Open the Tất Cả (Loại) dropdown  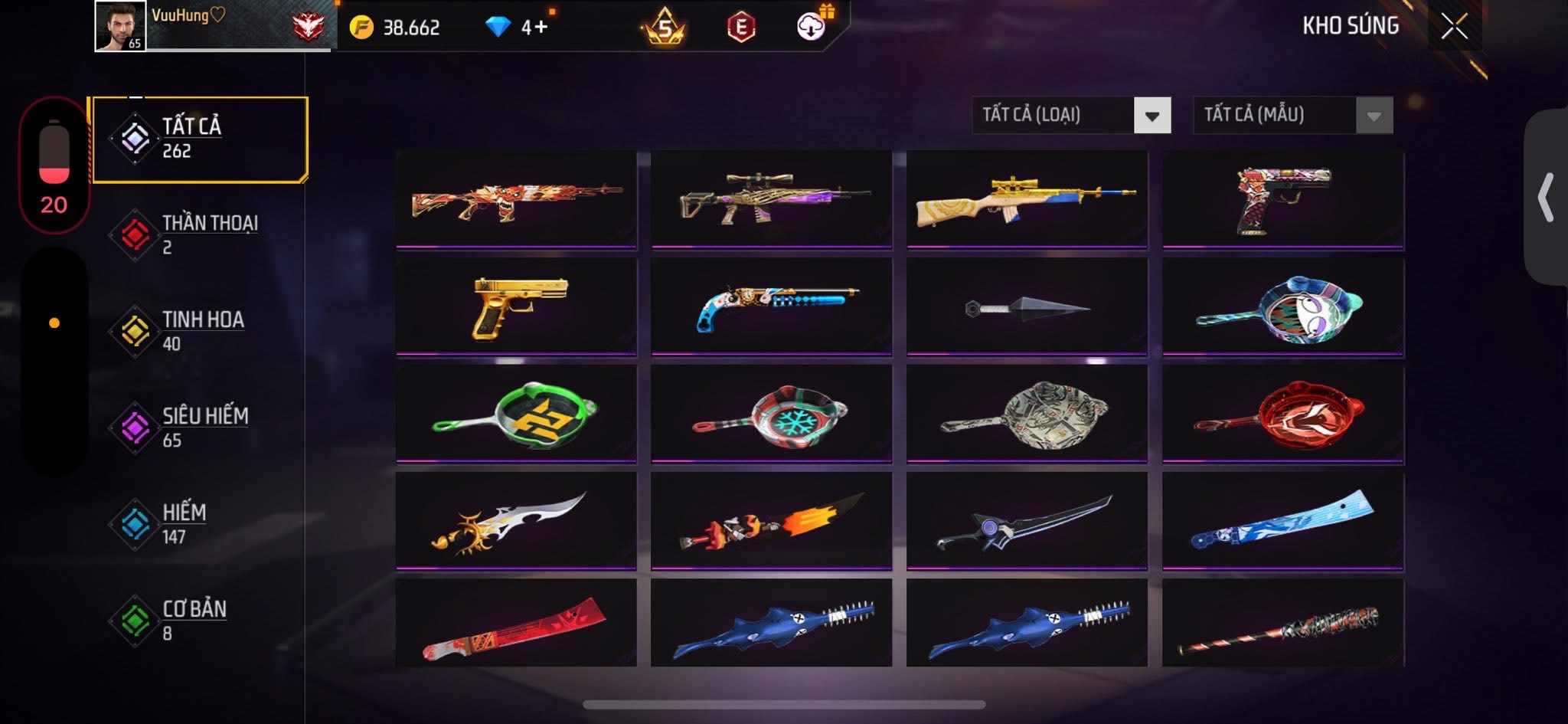pyautogui.click(x=1071, y=116)
